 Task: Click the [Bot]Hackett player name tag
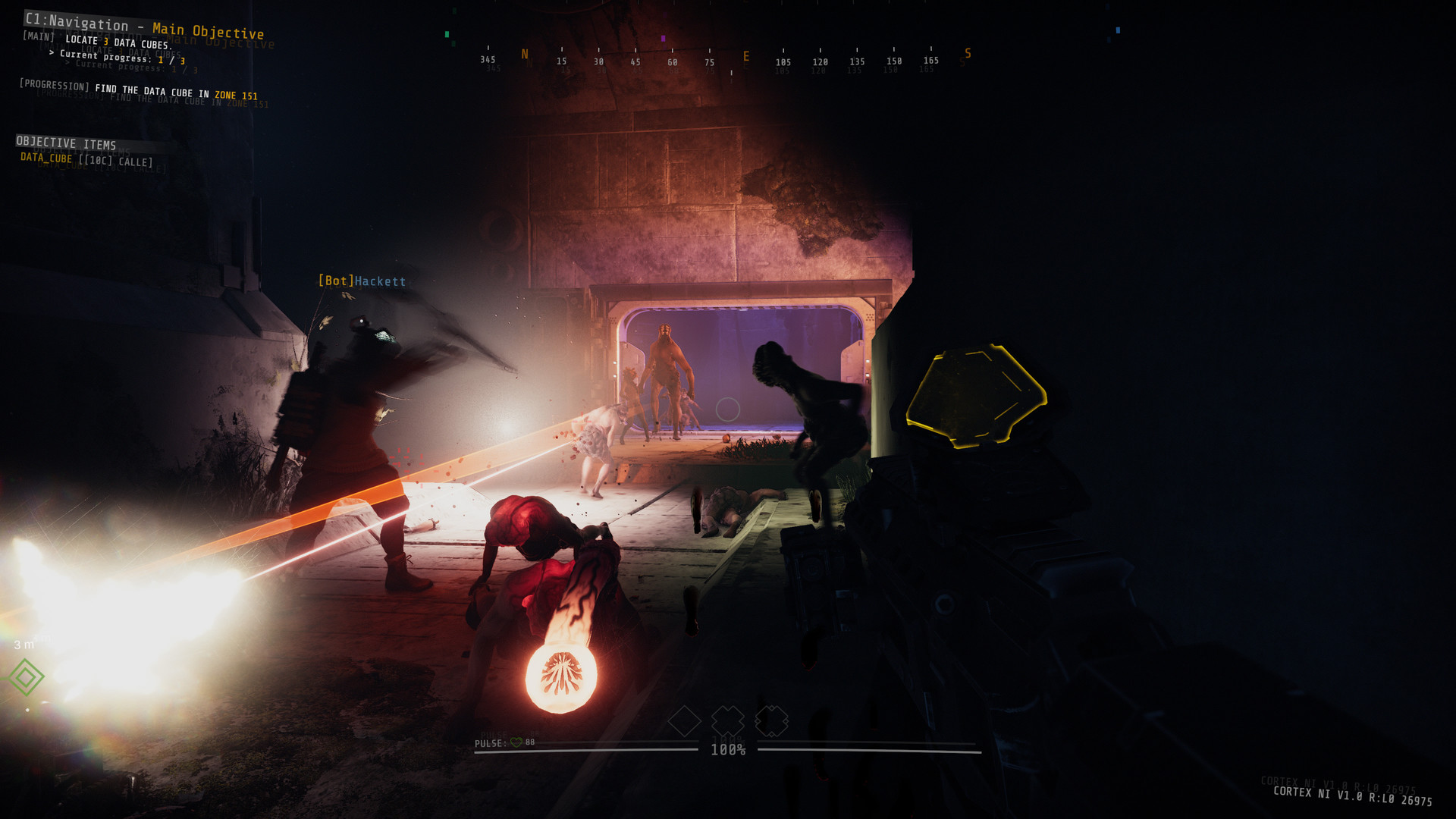(x=362, y=281)
